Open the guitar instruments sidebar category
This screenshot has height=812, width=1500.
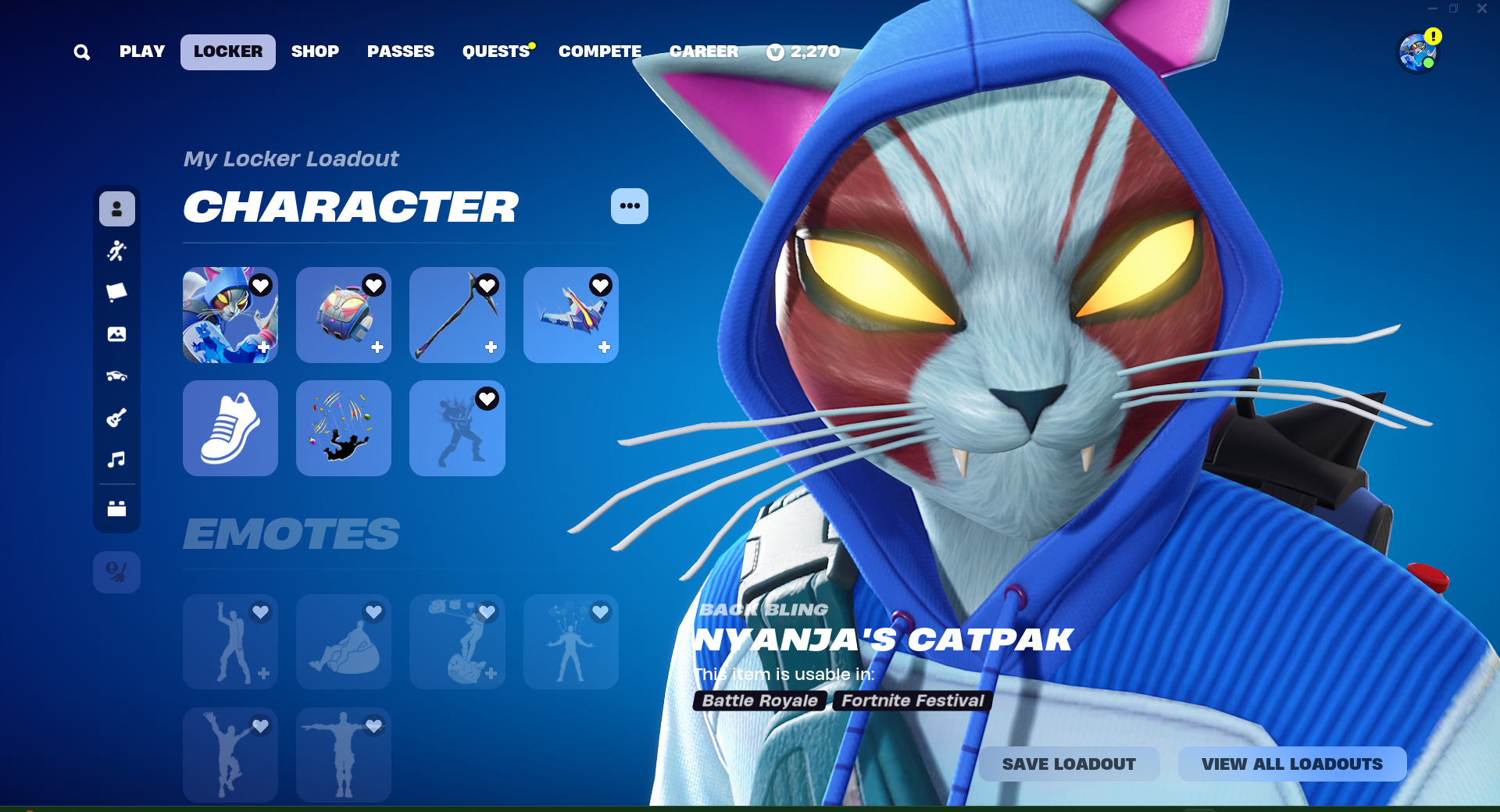(116, 416)
